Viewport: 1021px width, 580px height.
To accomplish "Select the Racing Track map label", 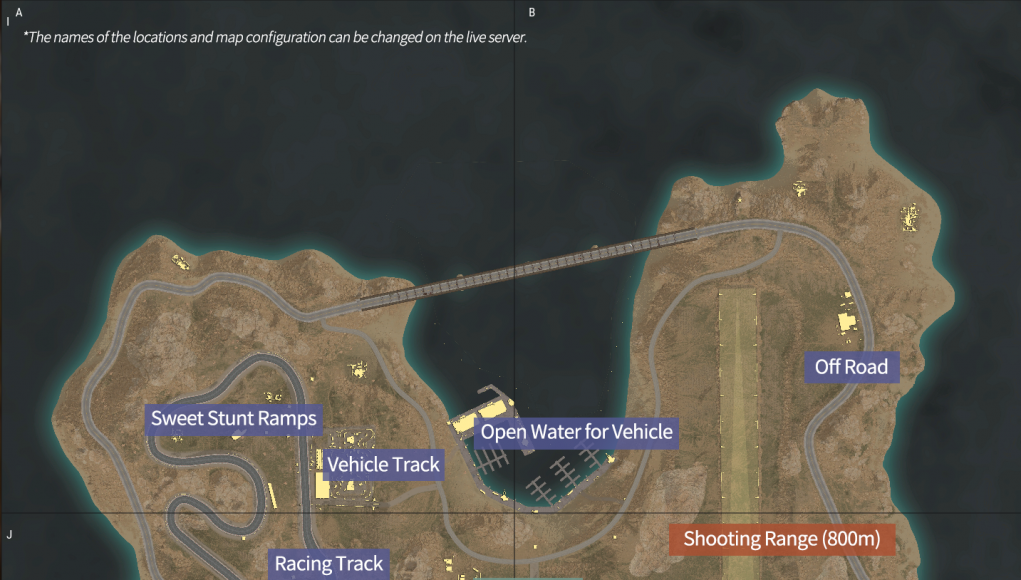I will coord(329,564).
